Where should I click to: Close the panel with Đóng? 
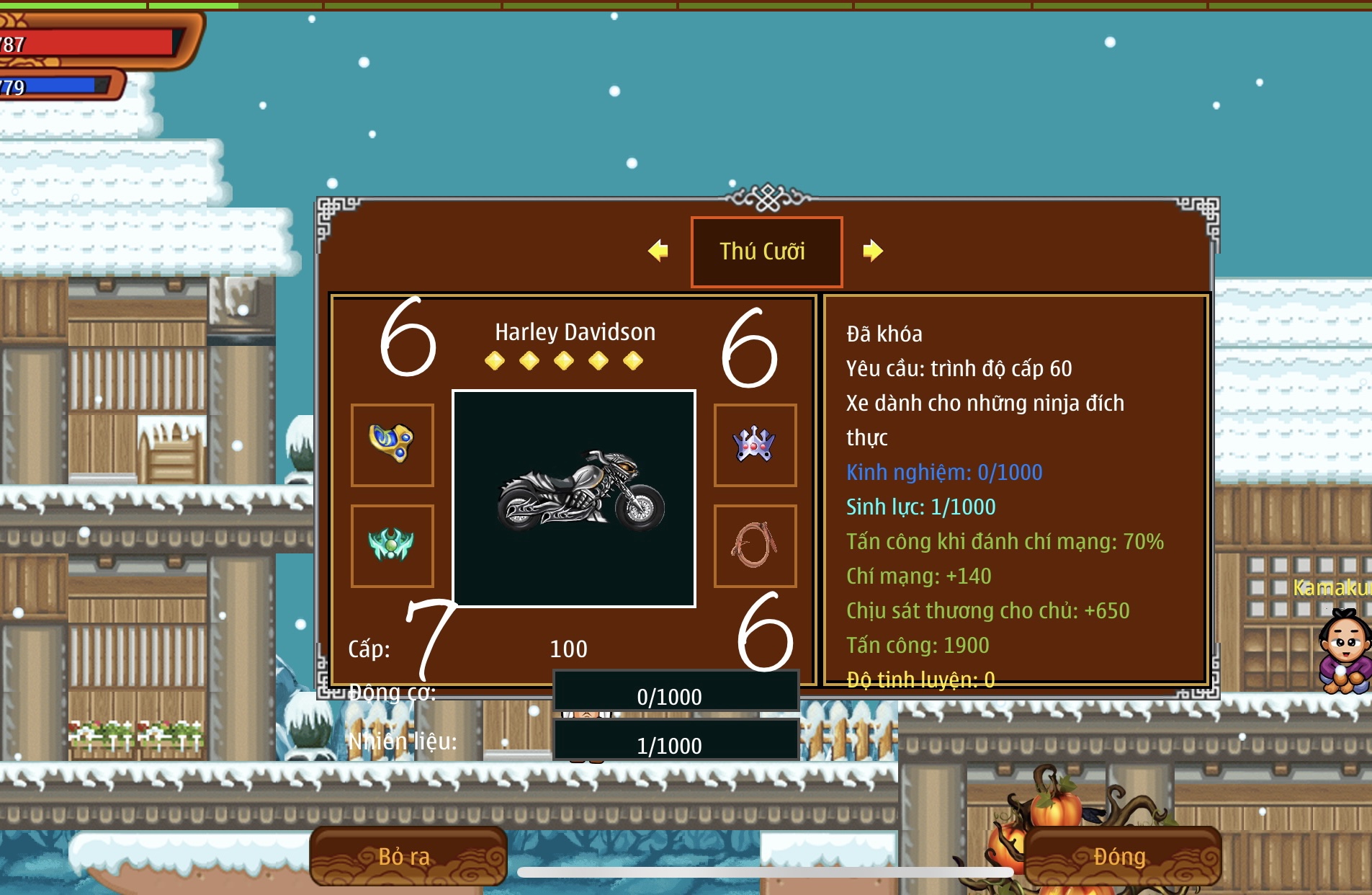pos(1121,856)
